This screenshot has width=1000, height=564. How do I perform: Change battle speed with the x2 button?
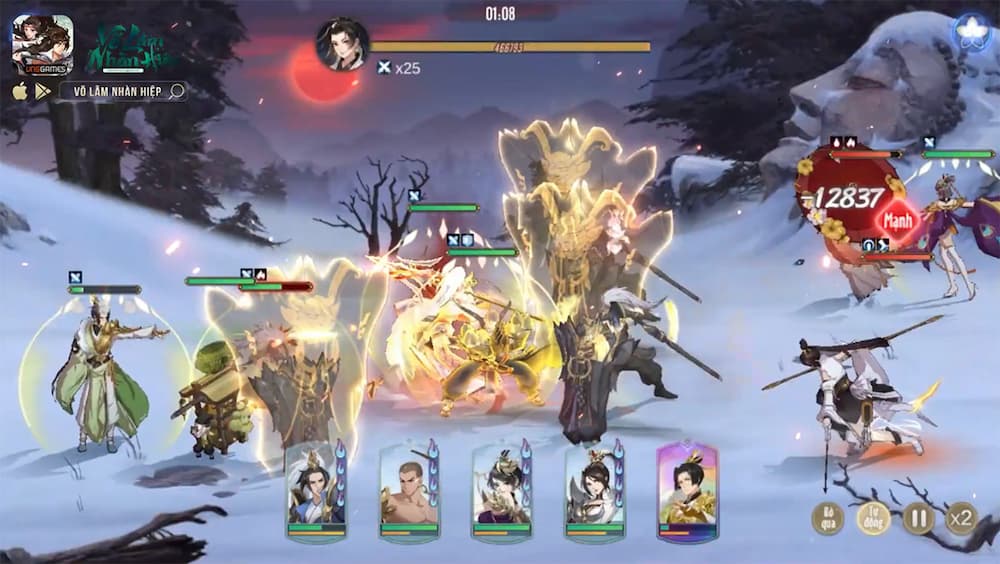tap(961, 518)
